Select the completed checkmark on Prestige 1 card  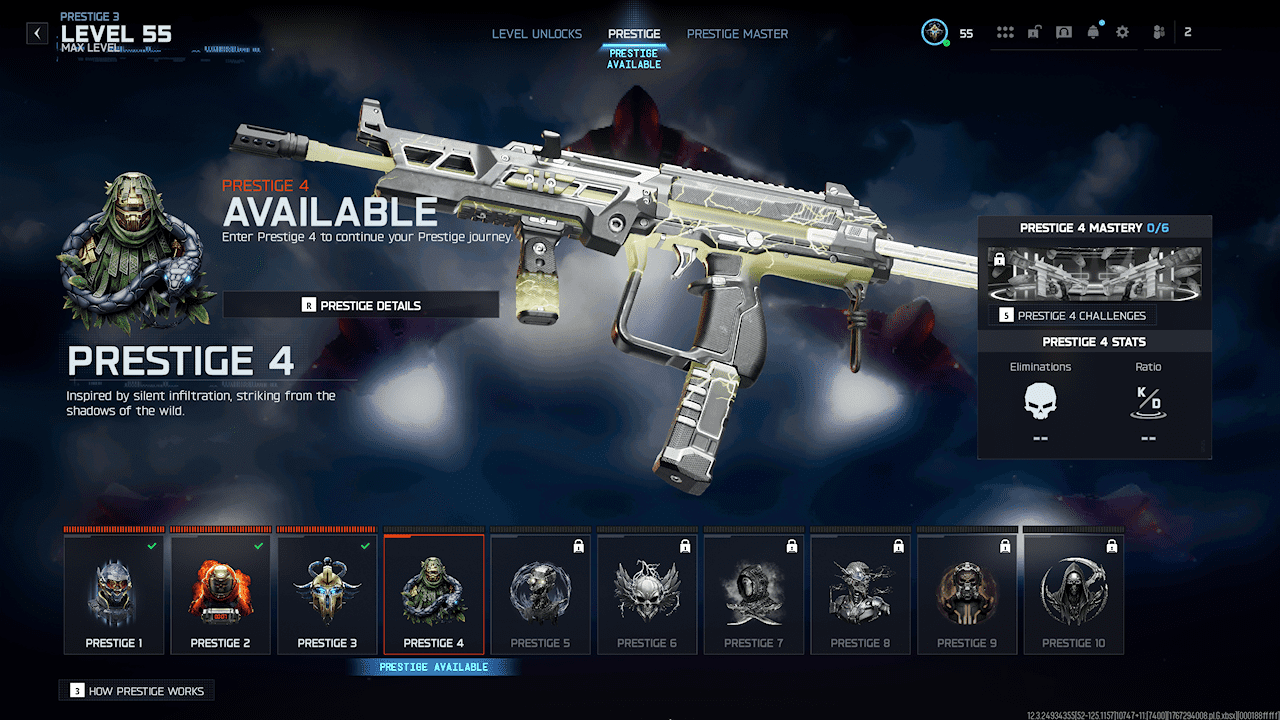coord(154,546)
